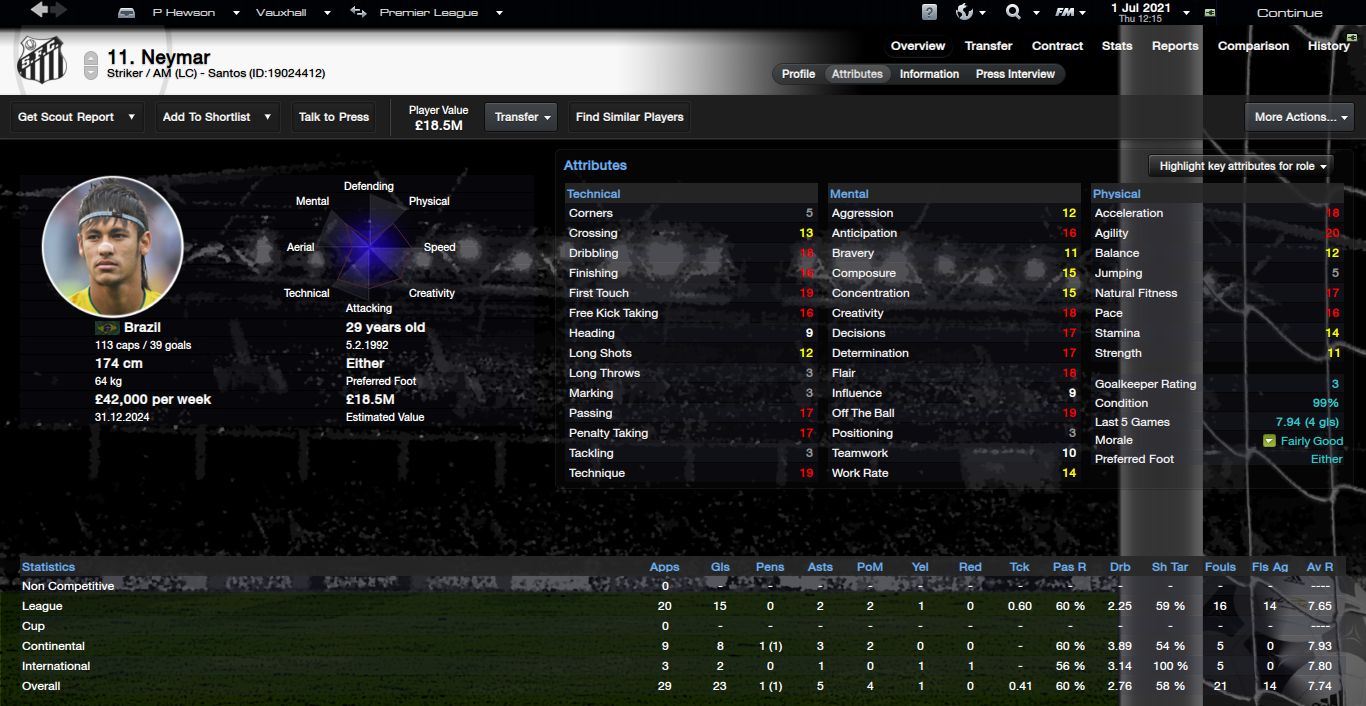Click the Continue button
Image resolution: width=1366 pixels, height=706 pixels.
(x=1289, y=13)
